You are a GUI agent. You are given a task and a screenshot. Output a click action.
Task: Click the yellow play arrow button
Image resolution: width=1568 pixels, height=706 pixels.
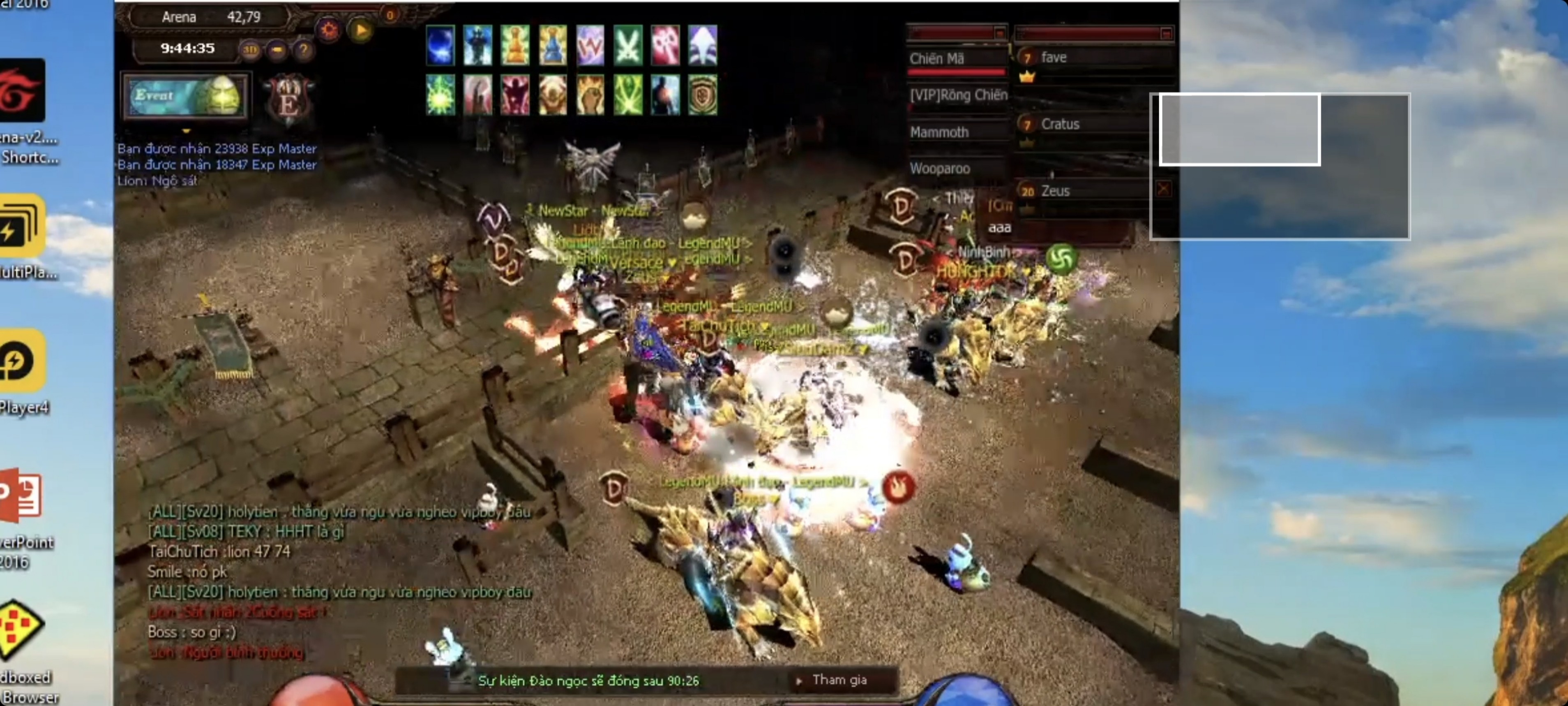(361, 29)
